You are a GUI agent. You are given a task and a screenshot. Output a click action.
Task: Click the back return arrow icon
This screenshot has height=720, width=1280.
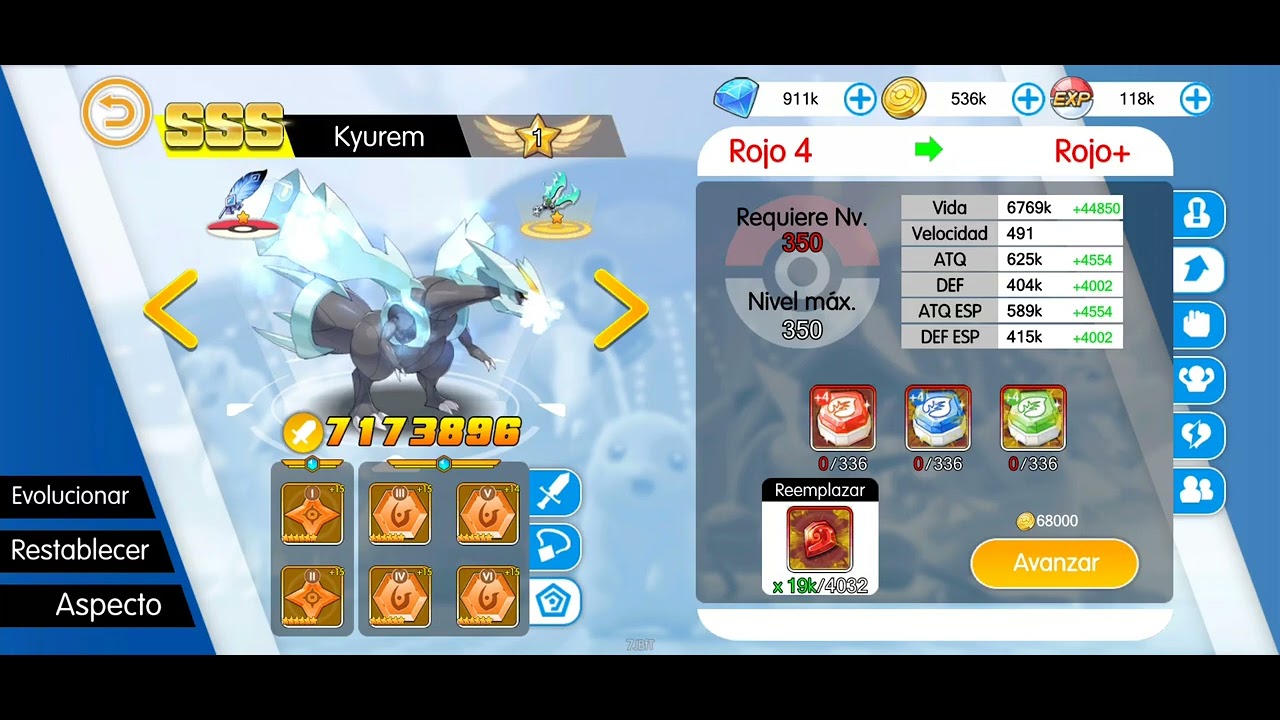116,113
